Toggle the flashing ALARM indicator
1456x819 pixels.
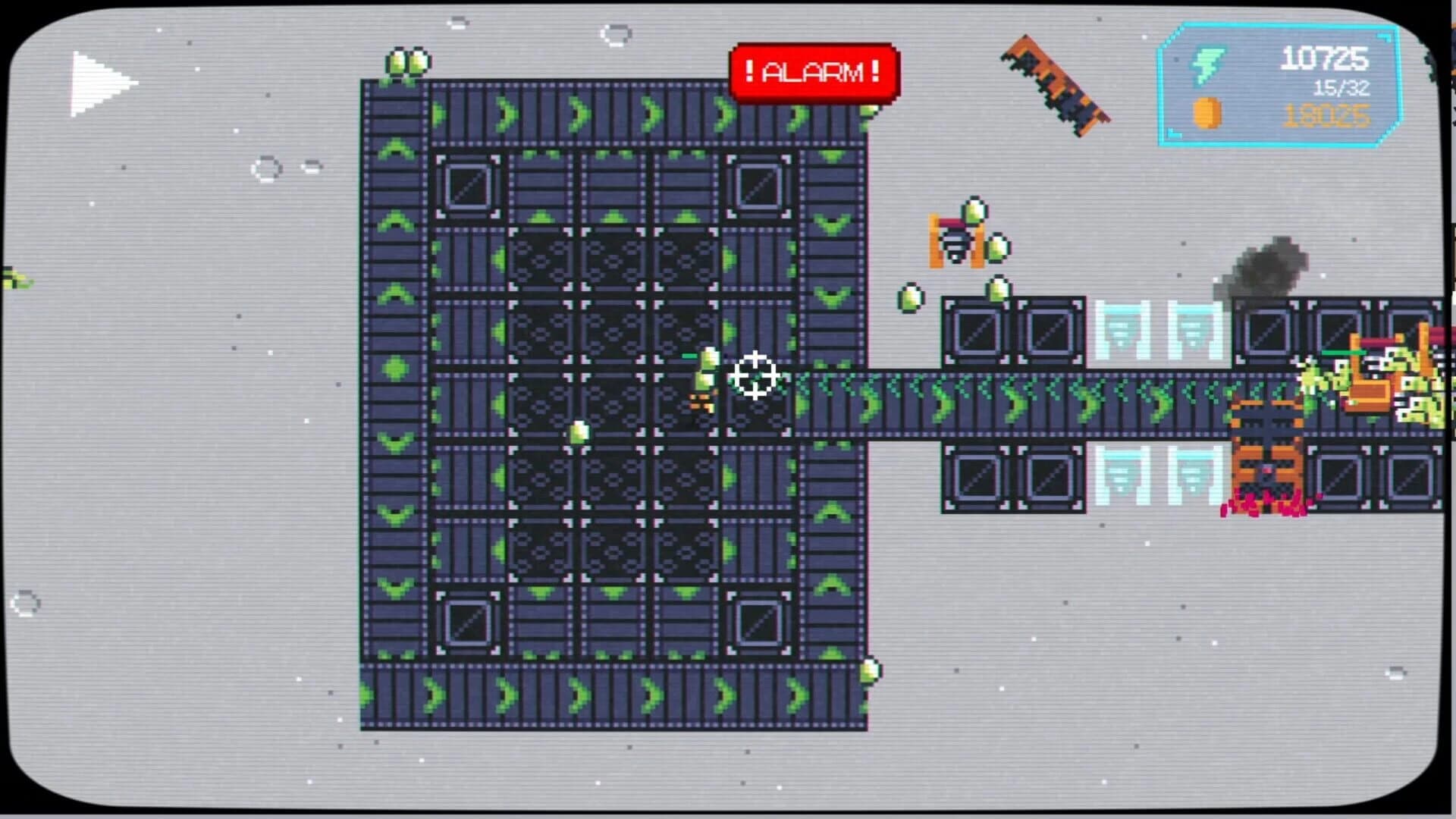(x=811, y=74)
